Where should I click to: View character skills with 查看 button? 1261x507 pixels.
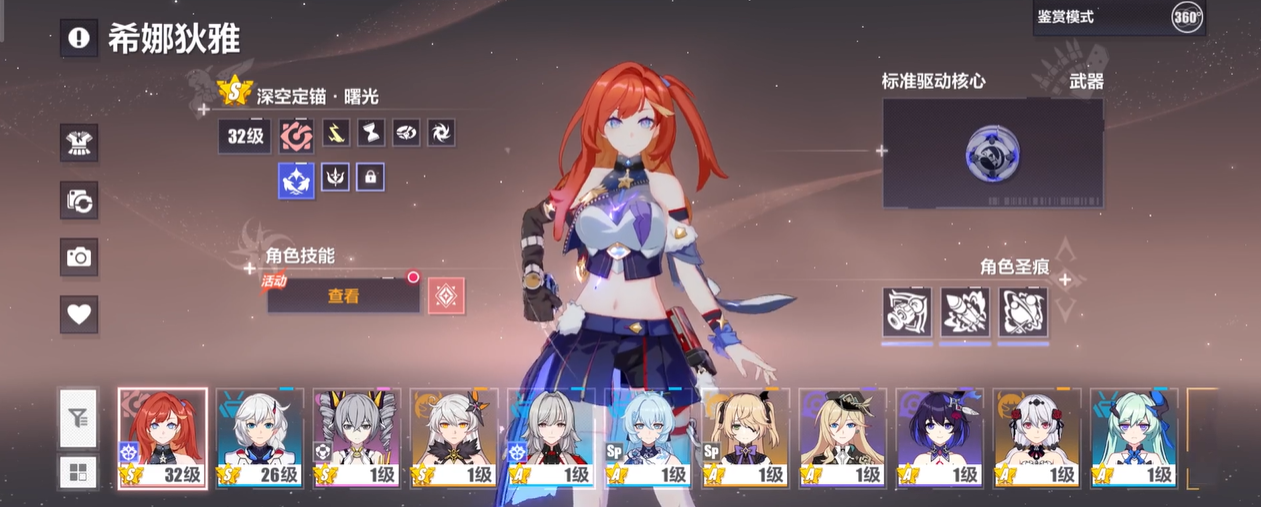pos(343,296)
